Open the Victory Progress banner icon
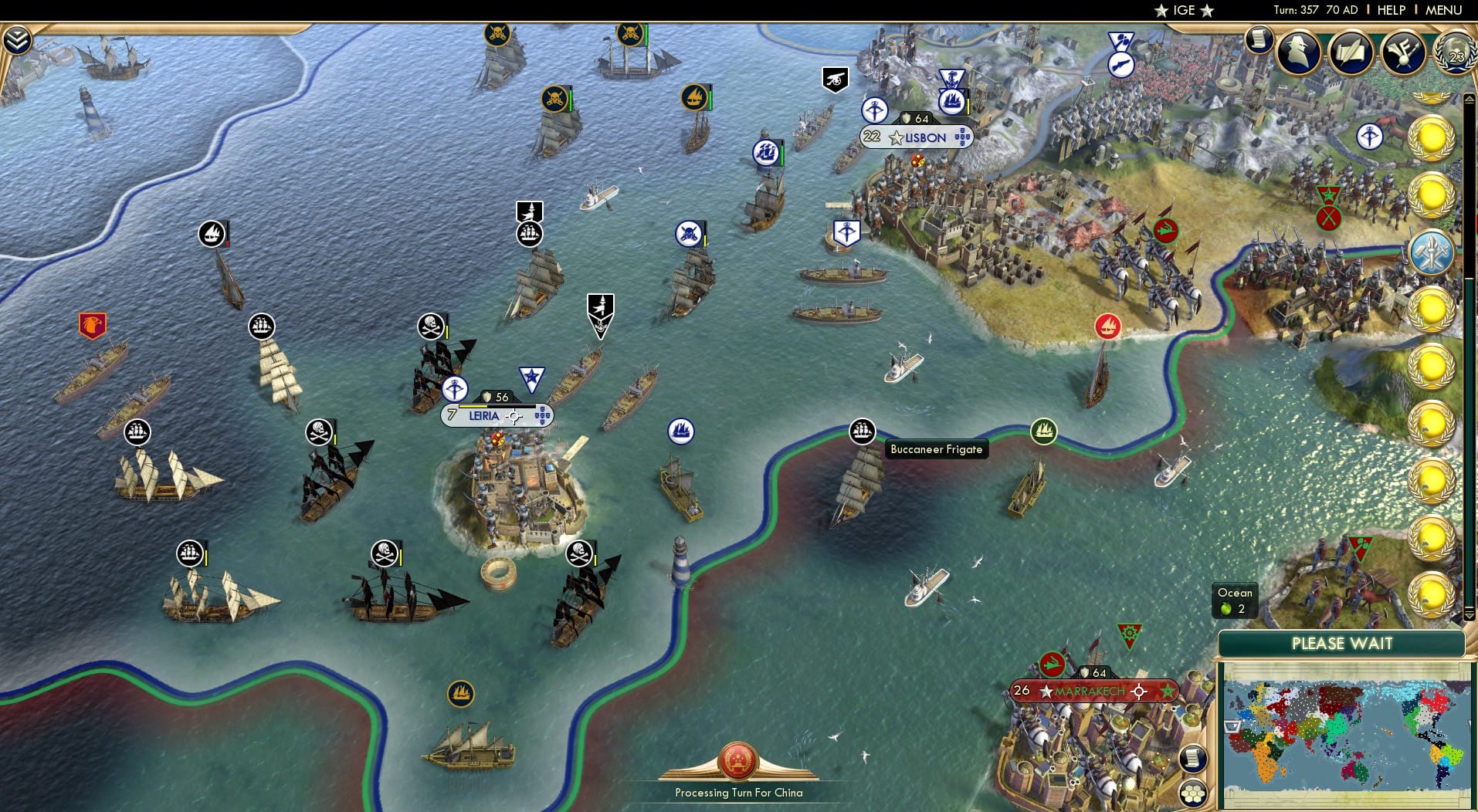The image size is (1478, 812). (1403, 52)
